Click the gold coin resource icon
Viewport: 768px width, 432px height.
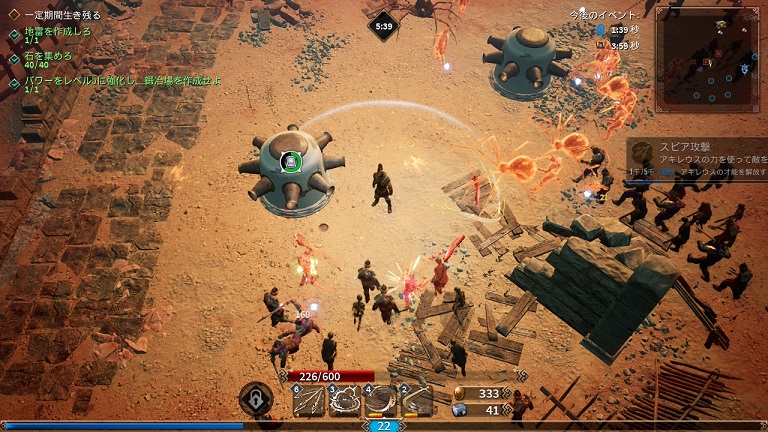(x=460, y=393)
